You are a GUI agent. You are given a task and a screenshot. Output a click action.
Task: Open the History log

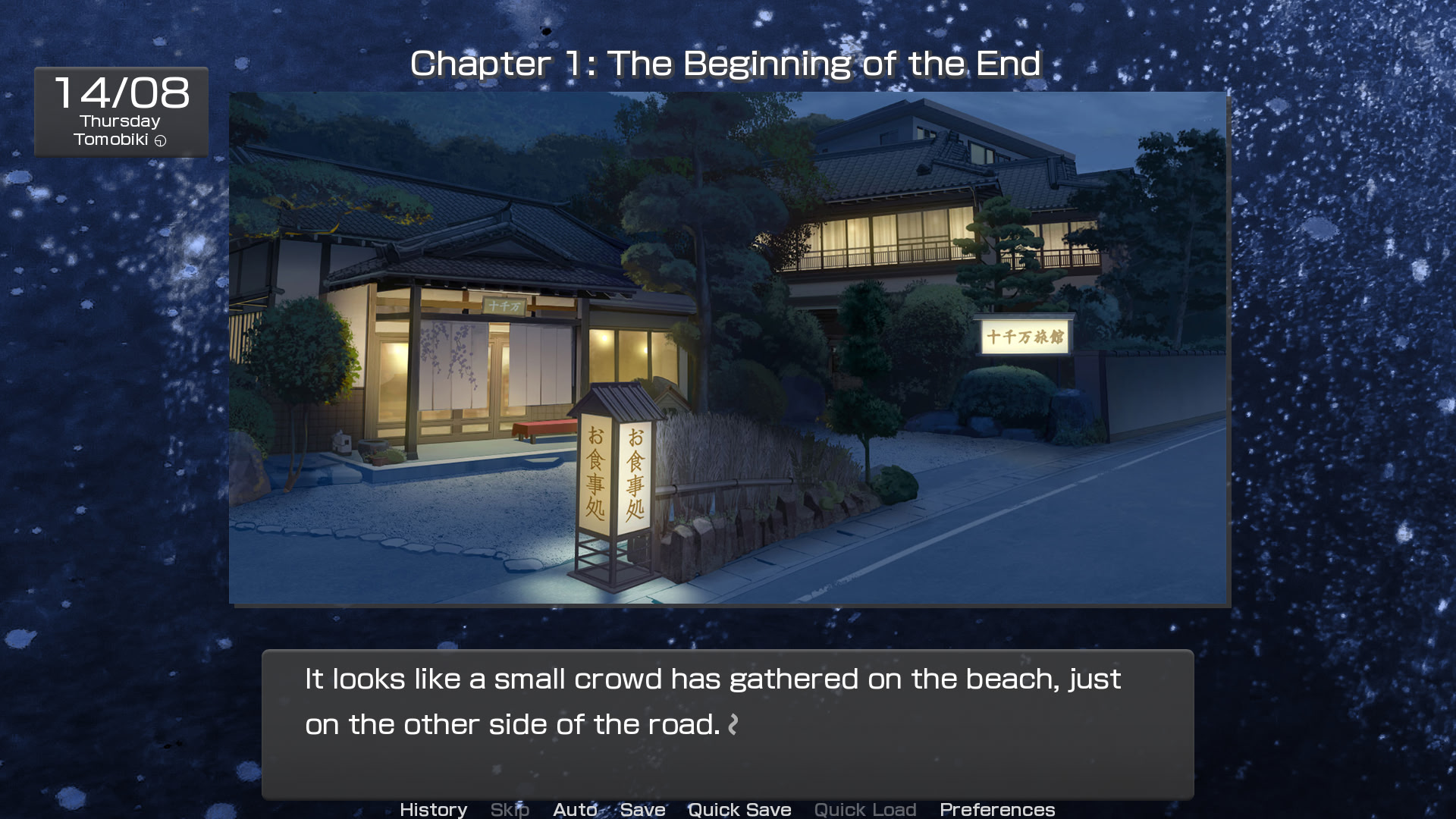pos(433,809)
